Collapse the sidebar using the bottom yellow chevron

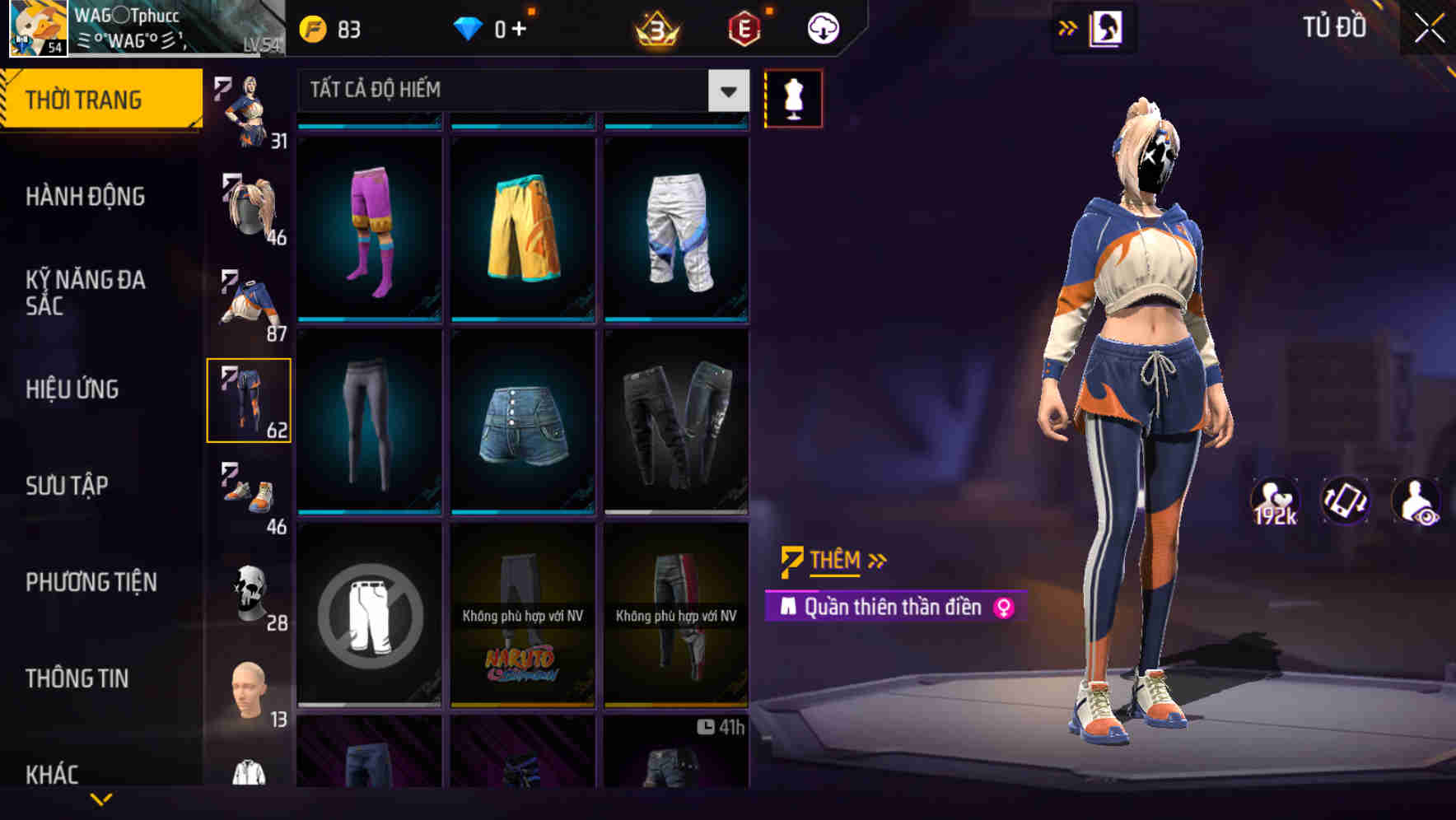[100, 797]
